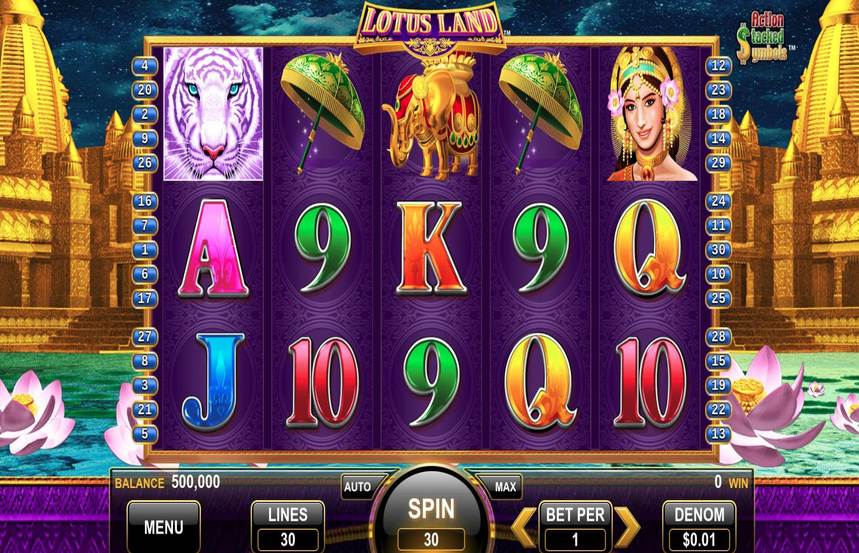This screenshot has height=553, width=859.
Task: Select payline number 12 marker
Action: click(718, 65)
